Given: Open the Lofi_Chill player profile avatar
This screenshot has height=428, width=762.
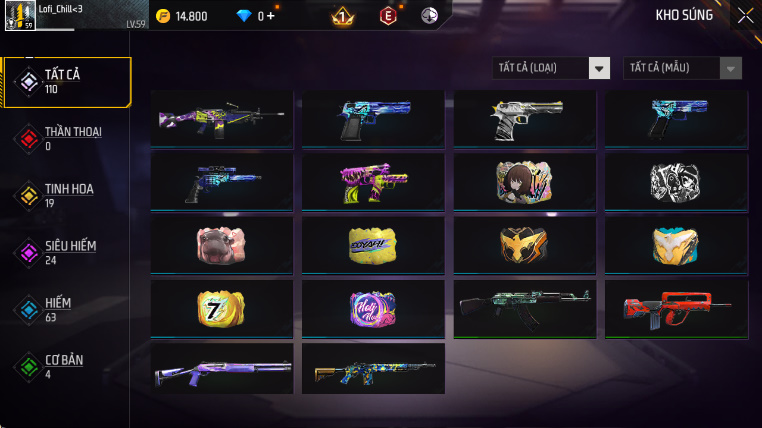Looking at the screenshot, I should tap(20, 16).
